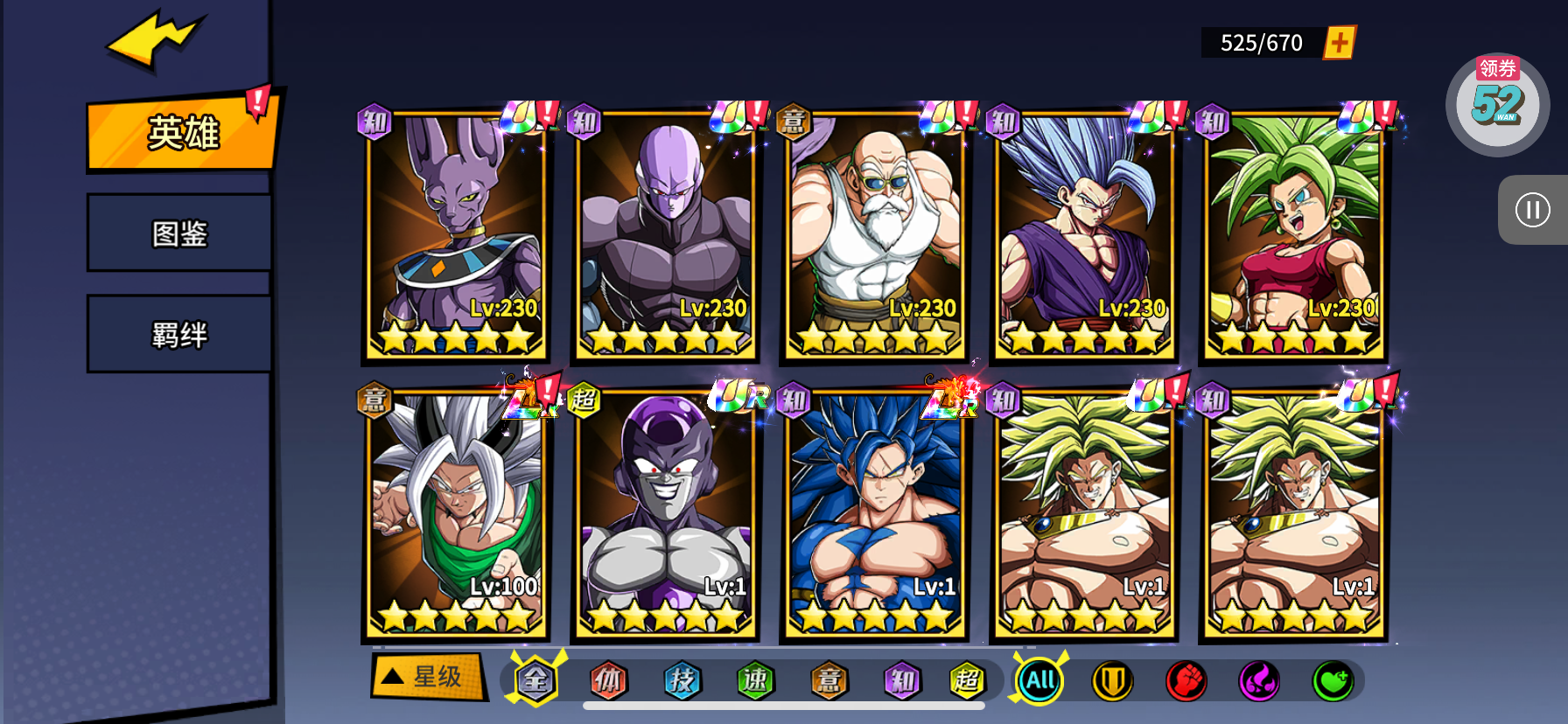Open the 羁绊 bonds tab
1568x724 pixels.
coord(179,335)
